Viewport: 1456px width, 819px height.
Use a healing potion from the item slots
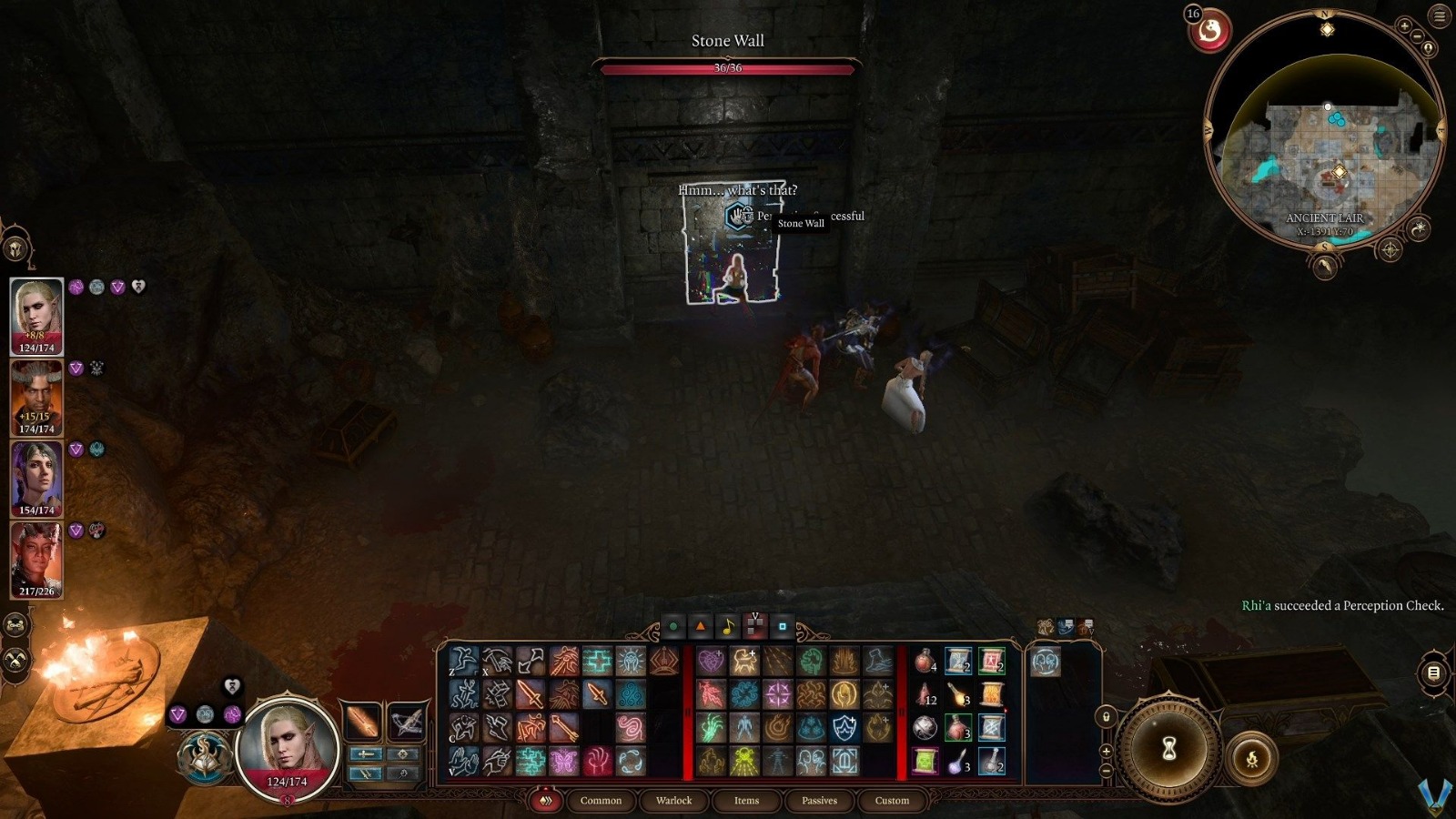click(x=925, y=662)
